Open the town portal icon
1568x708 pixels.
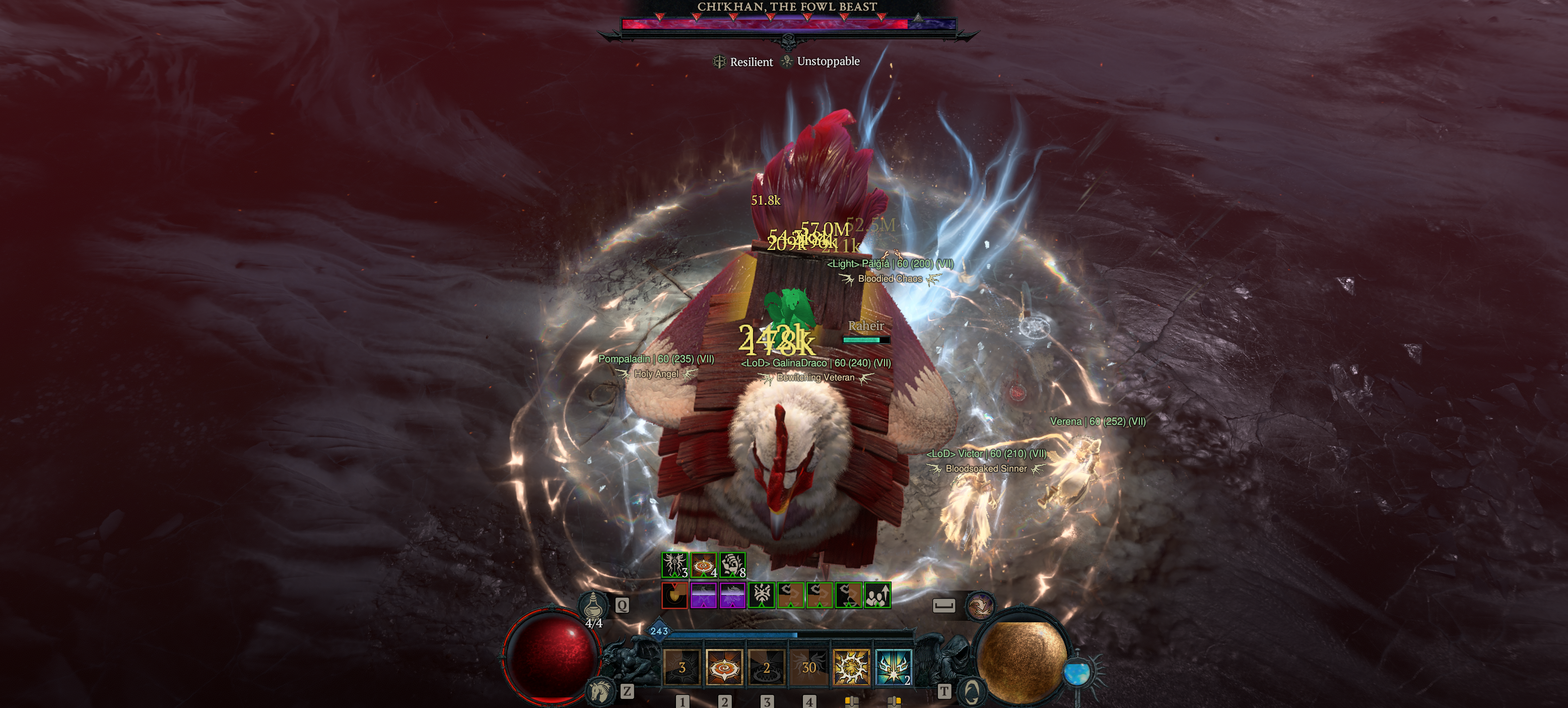tap(972, 691)
